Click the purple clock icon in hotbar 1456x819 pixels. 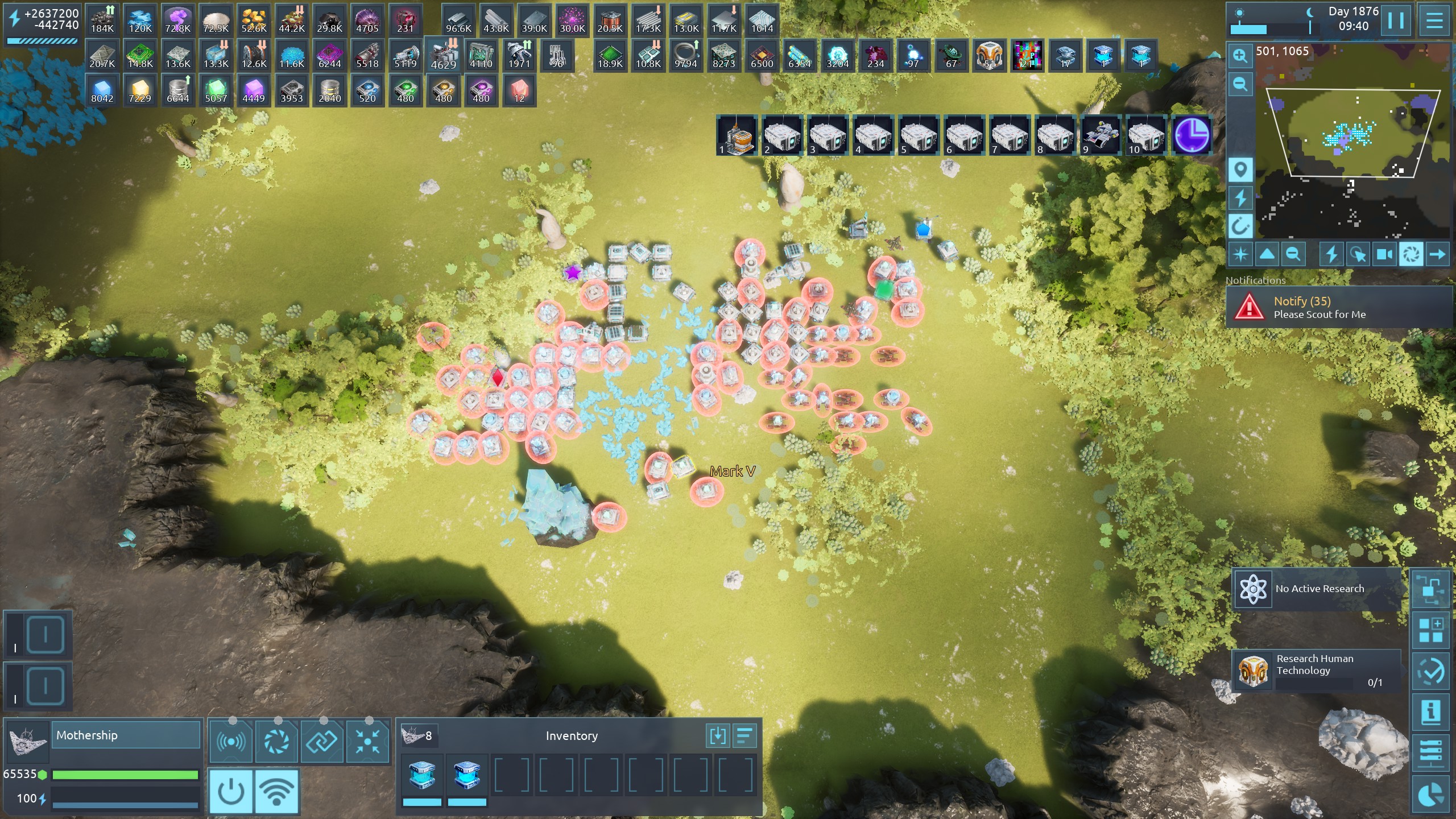[1192, 135]
